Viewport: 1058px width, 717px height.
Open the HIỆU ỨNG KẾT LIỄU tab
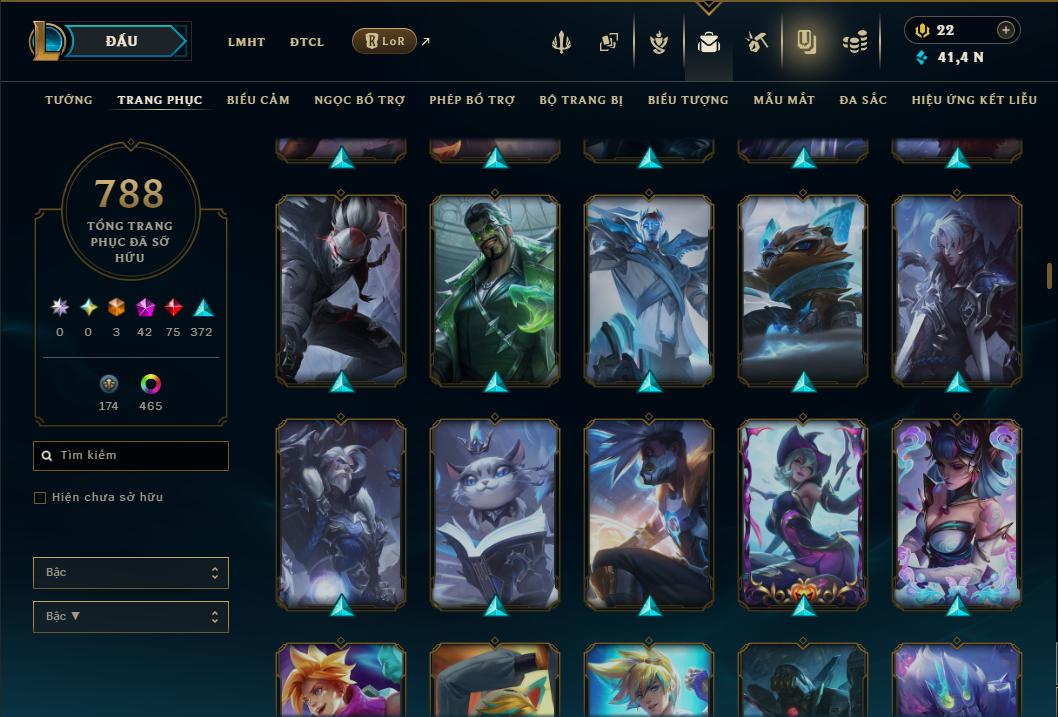pos(974,100)
